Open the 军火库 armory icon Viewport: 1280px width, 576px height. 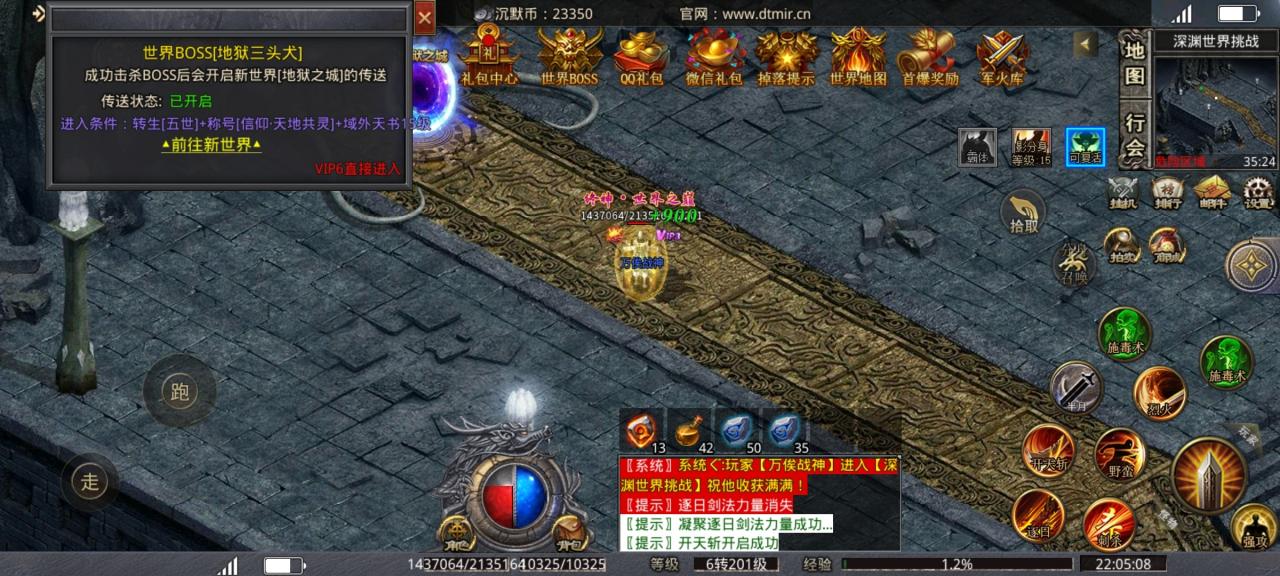coord(1001,56)
